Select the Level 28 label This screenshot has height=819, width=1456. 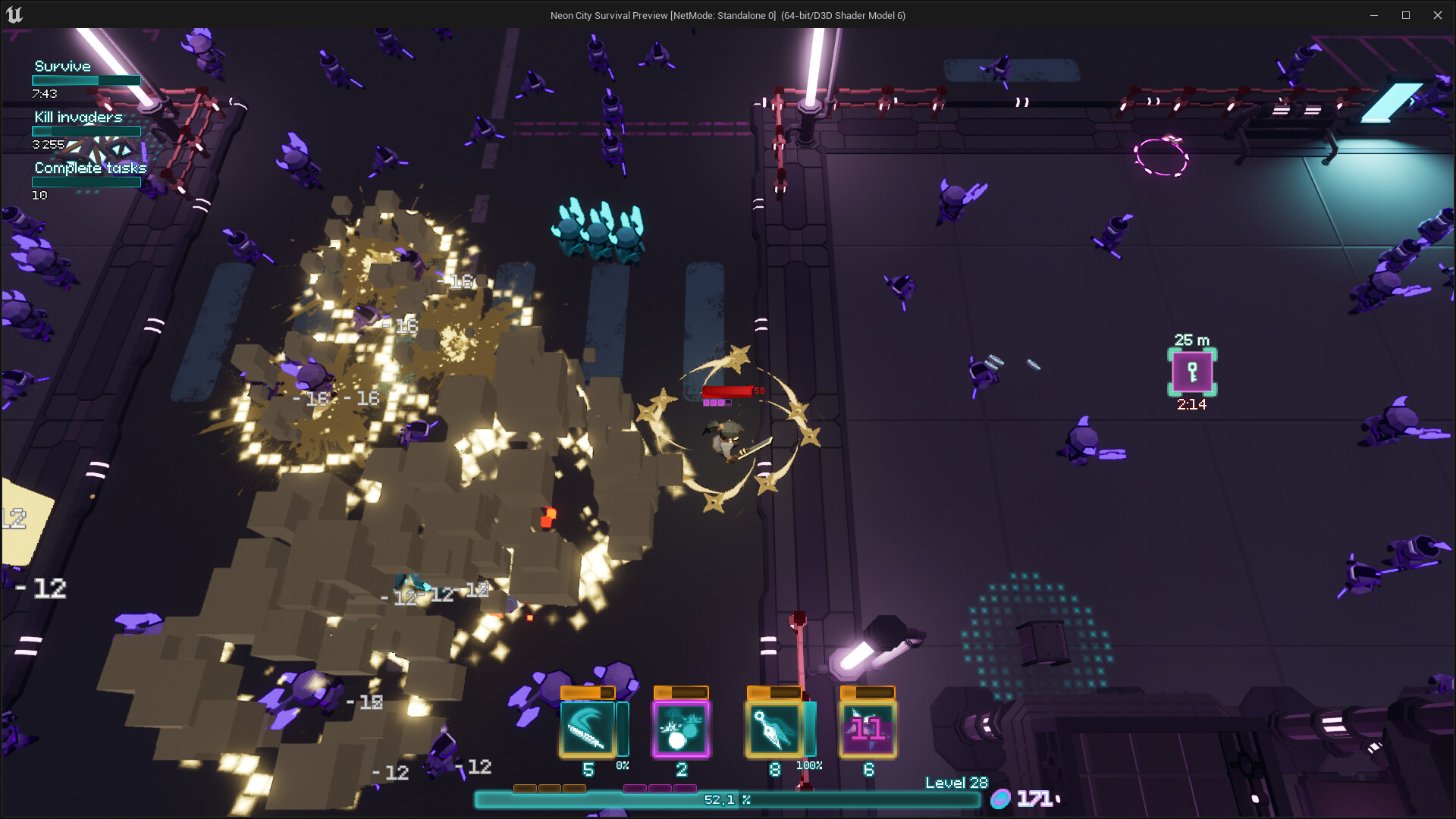pyautogui.click(x=957, y=782)
